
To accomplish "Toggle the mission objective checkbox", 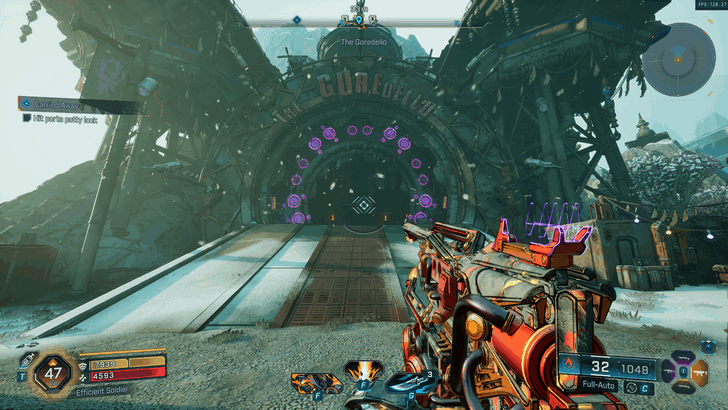I will coord(27,117).
